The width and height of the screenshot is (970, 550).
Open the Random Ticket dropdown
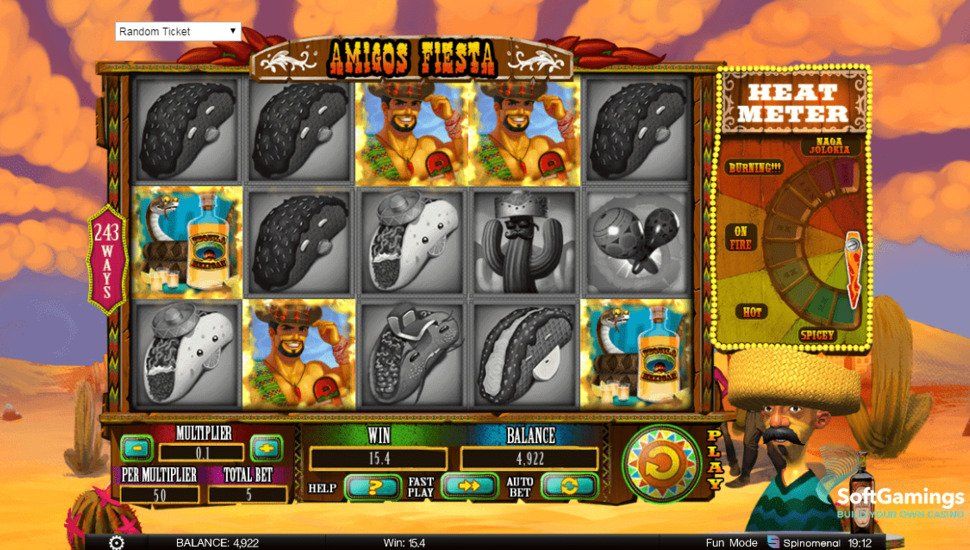(178, 31)
